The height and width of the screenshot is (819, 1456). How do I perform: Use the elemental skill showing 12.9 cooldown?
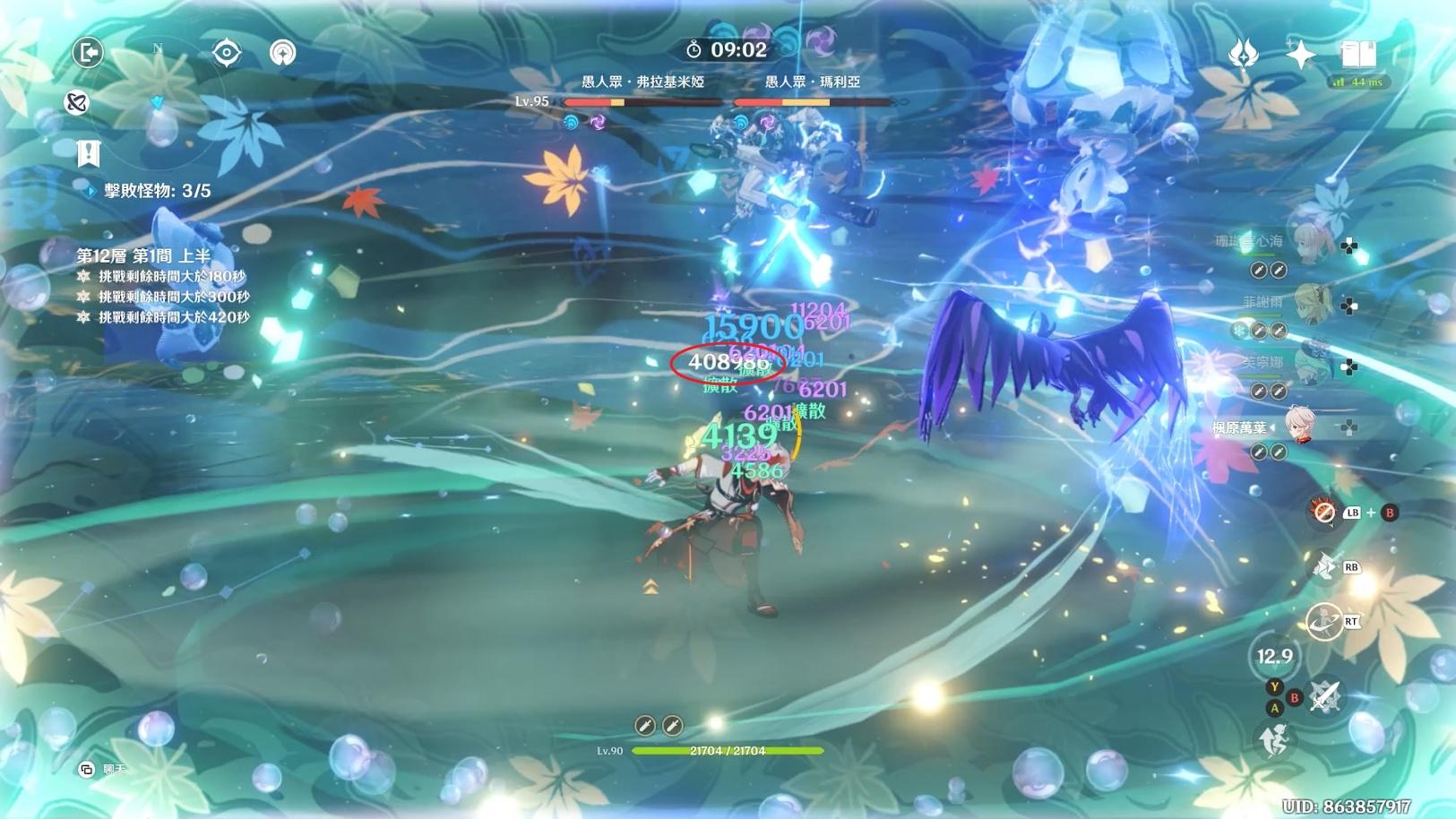(1274, 656)
